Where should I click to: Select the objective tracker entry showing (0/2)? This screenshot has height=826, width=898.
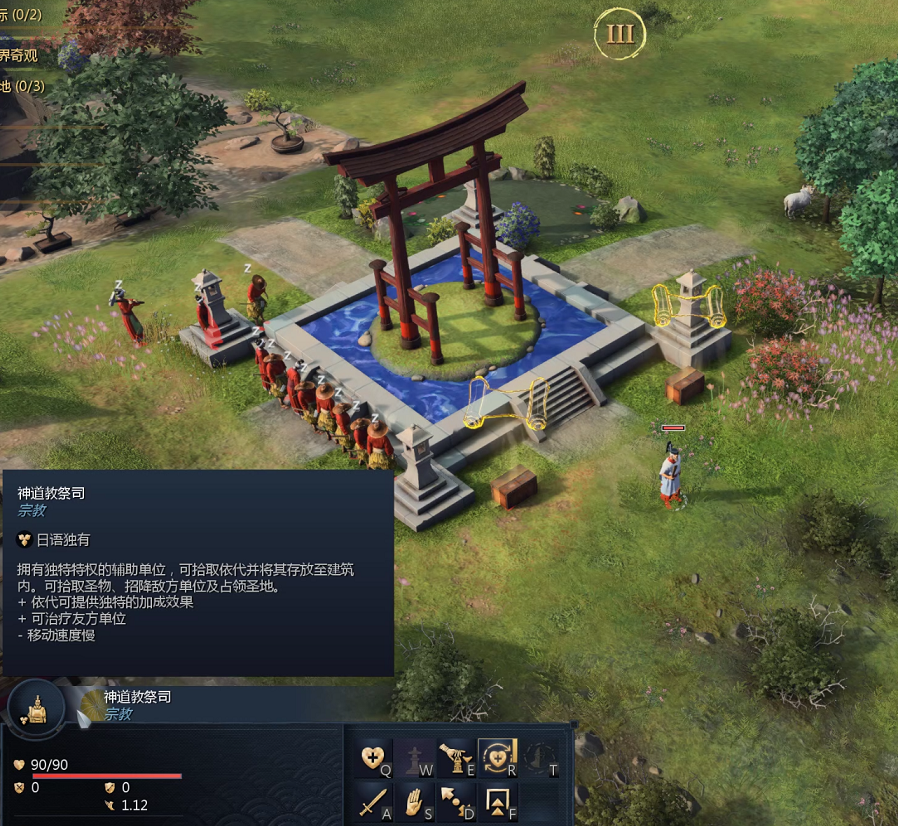21,15
